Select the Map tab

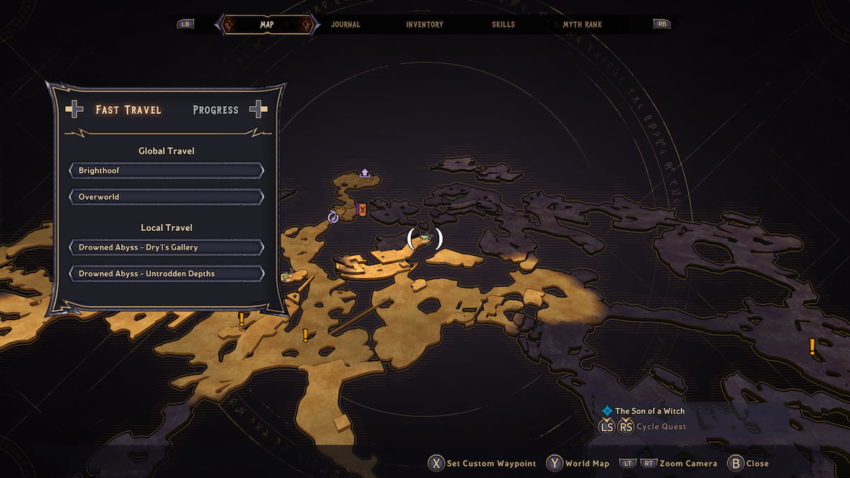266,24
